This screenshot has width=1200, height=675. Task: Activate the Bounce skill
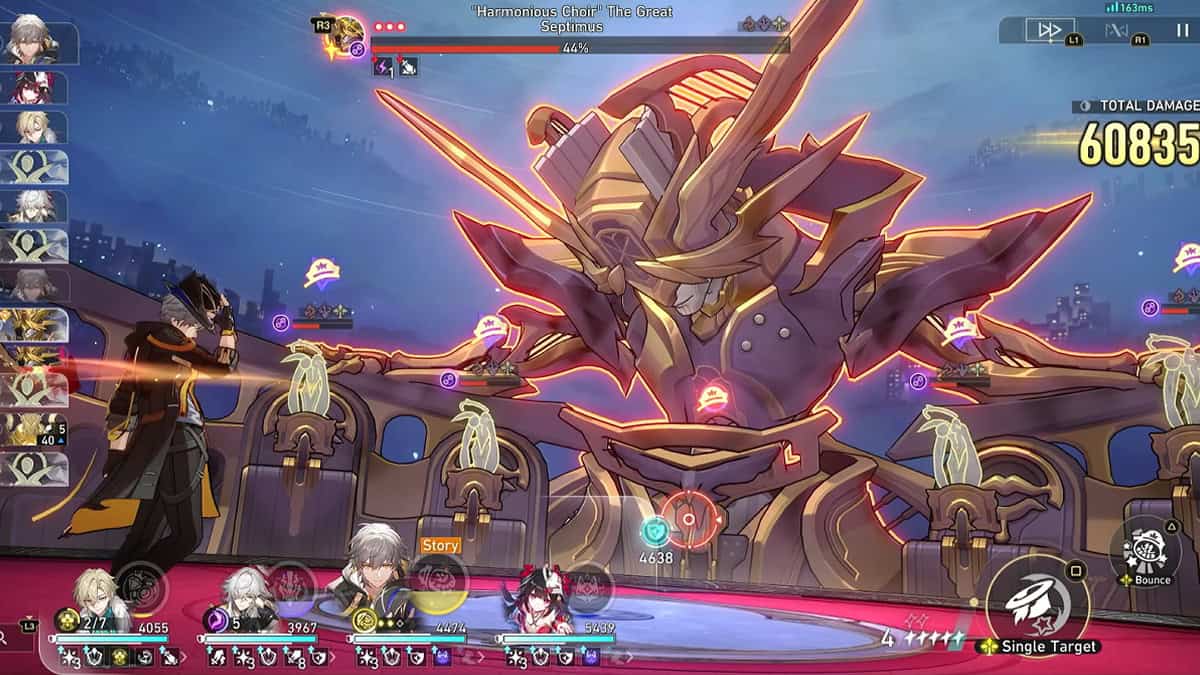(1145, 550)
